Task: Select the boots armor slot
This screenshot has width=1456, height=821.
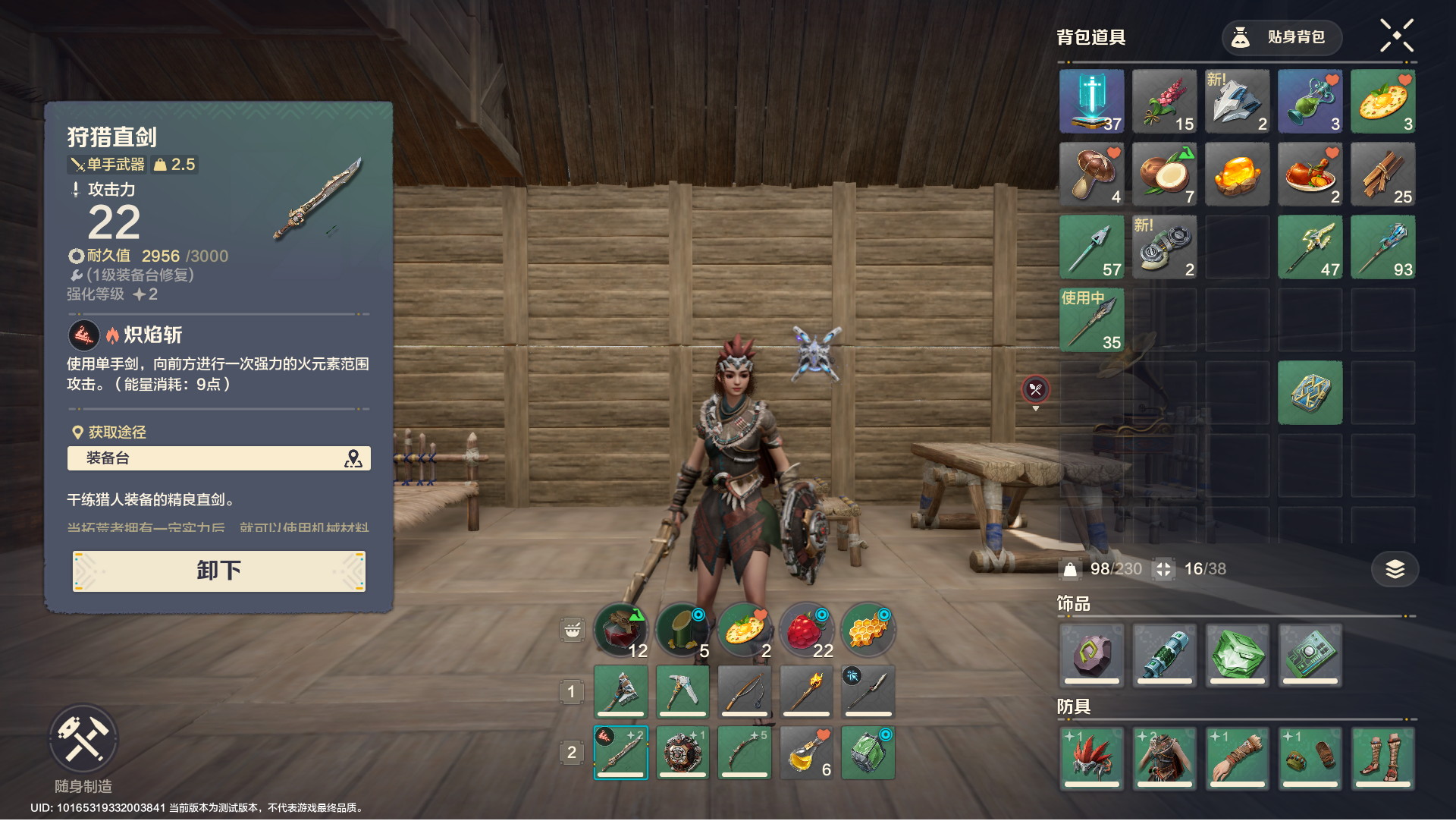Action: tap(1382, 757)
